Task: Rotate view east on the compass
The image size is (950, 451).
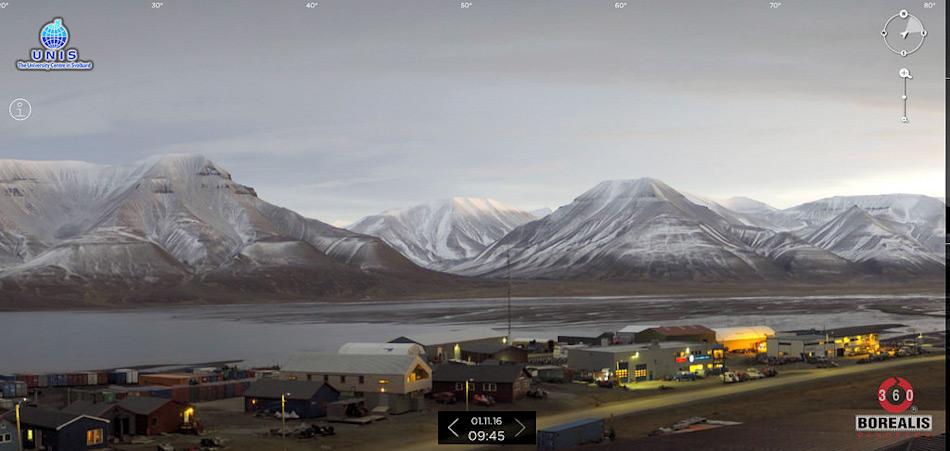Action: pos(924,33)
